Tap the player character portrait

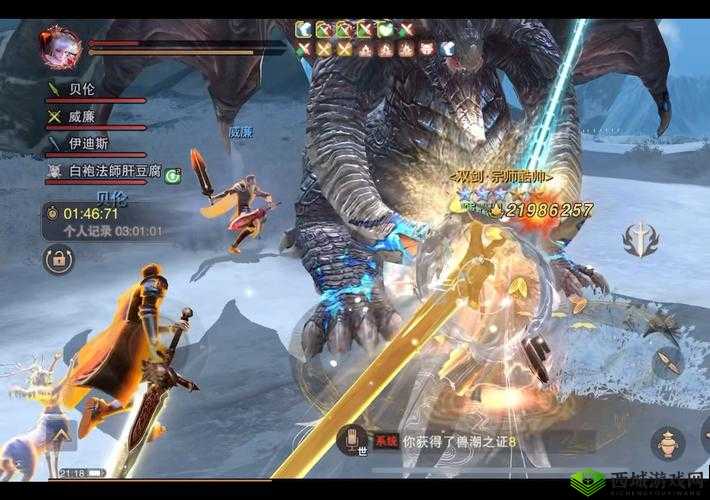(59, 46)
